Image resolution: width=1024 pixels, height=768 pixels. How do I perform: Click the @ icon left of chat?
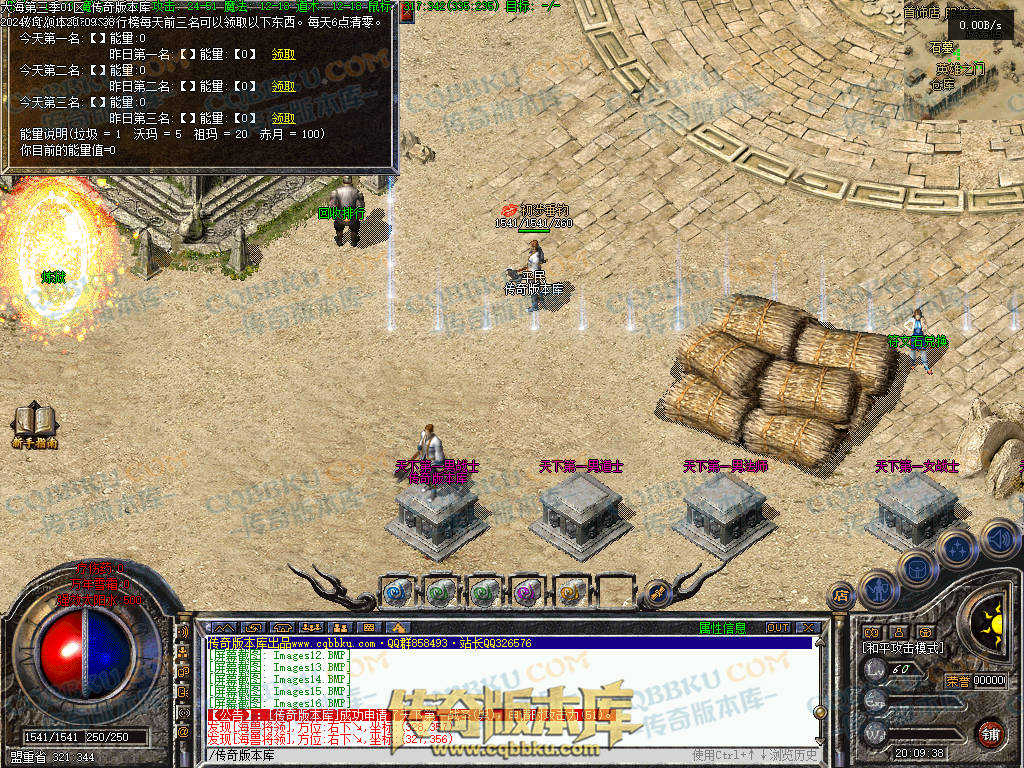click(183, 731)
